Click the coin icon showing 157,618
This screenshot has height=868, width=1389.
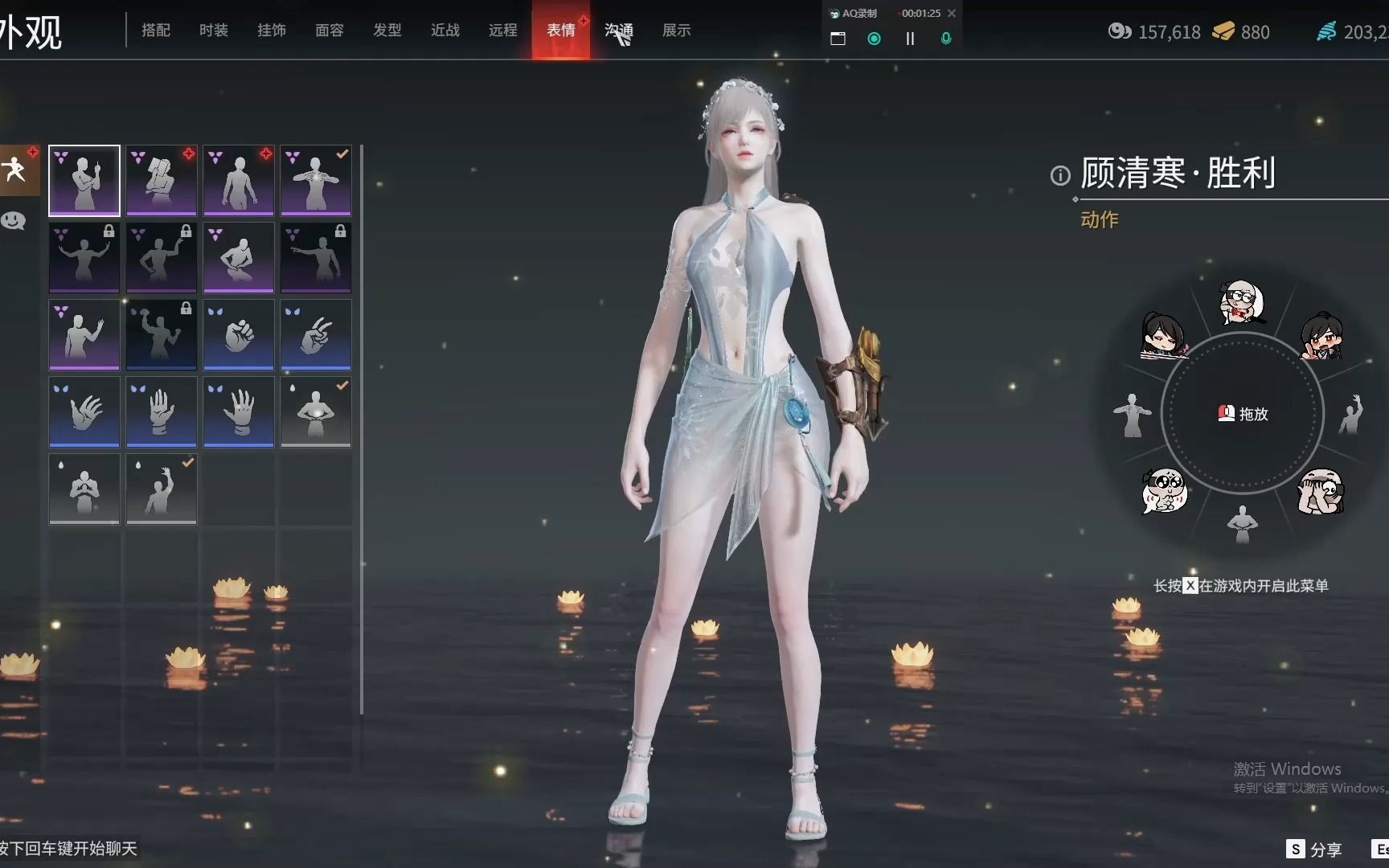1121,32
